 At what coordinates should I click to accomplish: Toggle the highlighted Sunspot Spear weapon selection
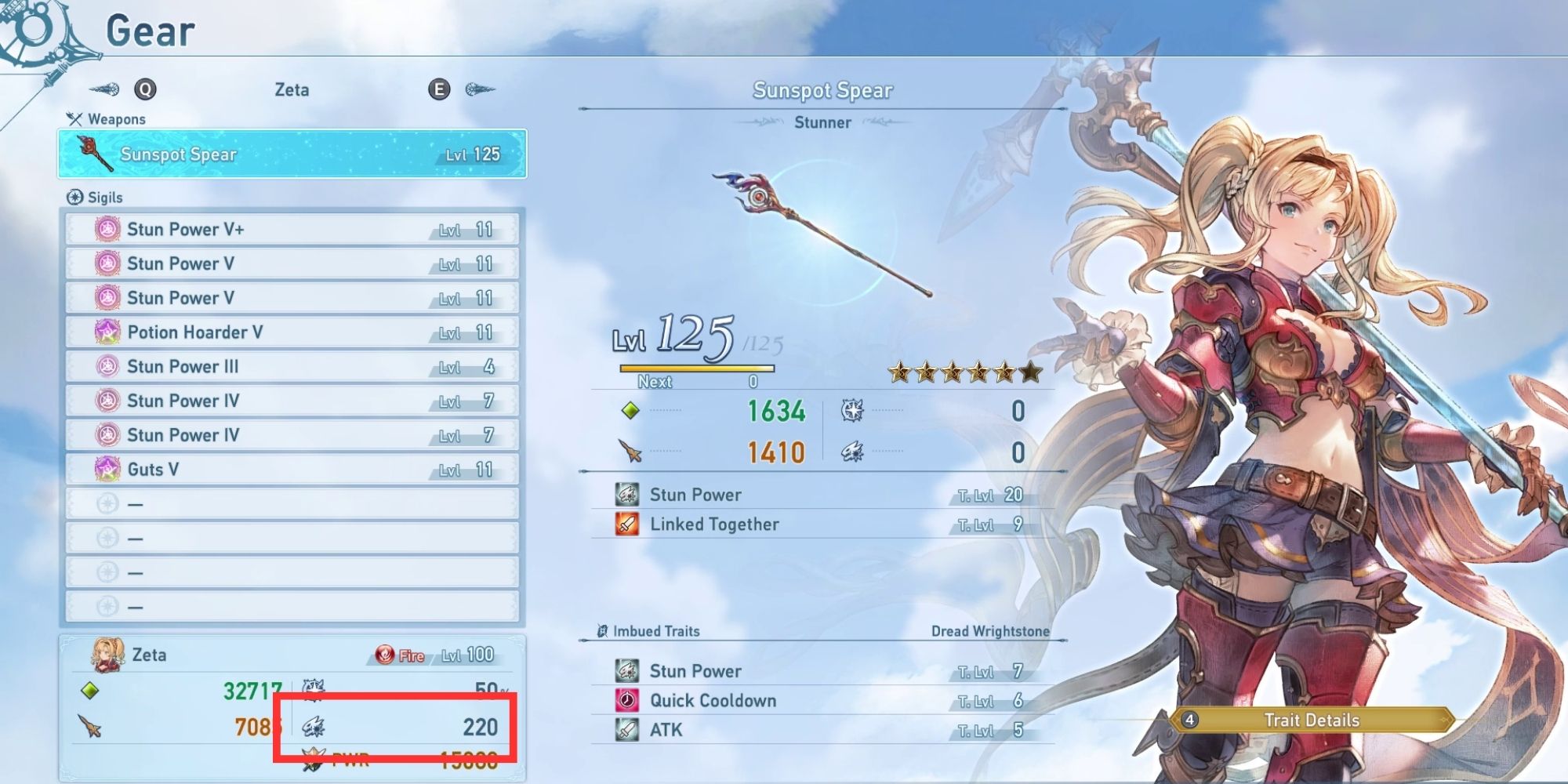(290, 154)
